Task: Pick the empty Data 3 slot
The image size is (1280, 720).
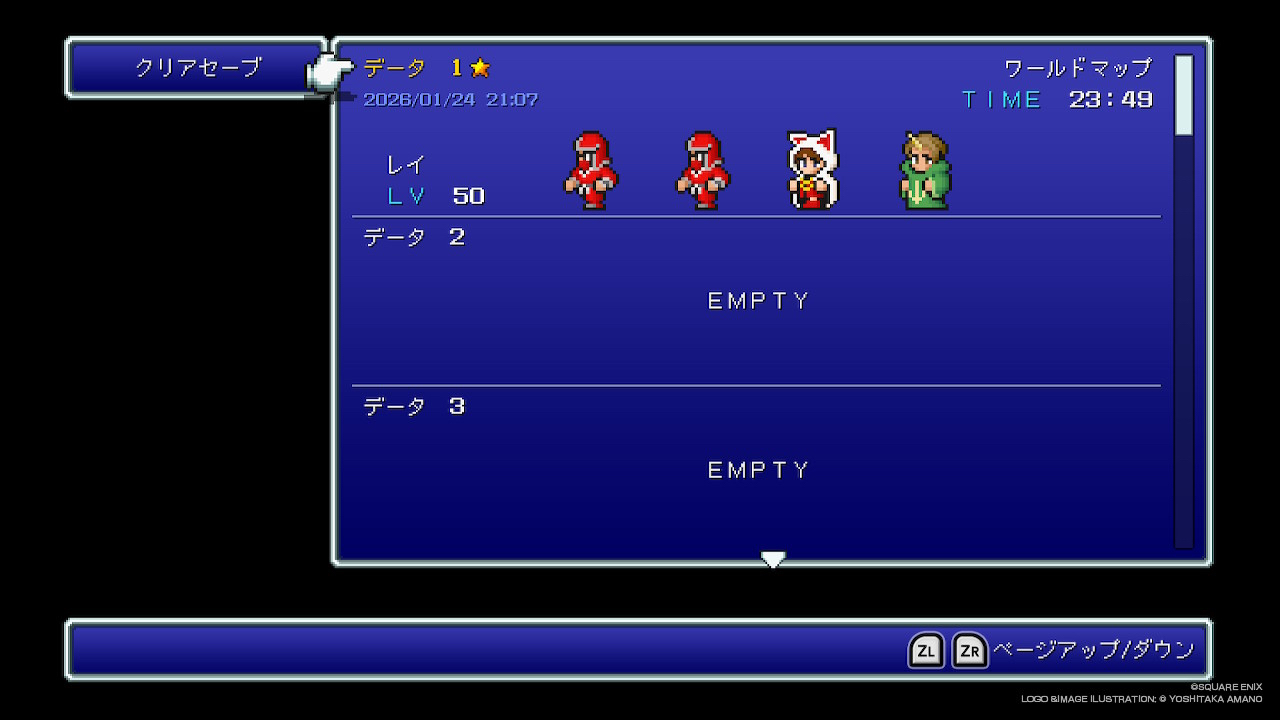Action: point(756,469)
